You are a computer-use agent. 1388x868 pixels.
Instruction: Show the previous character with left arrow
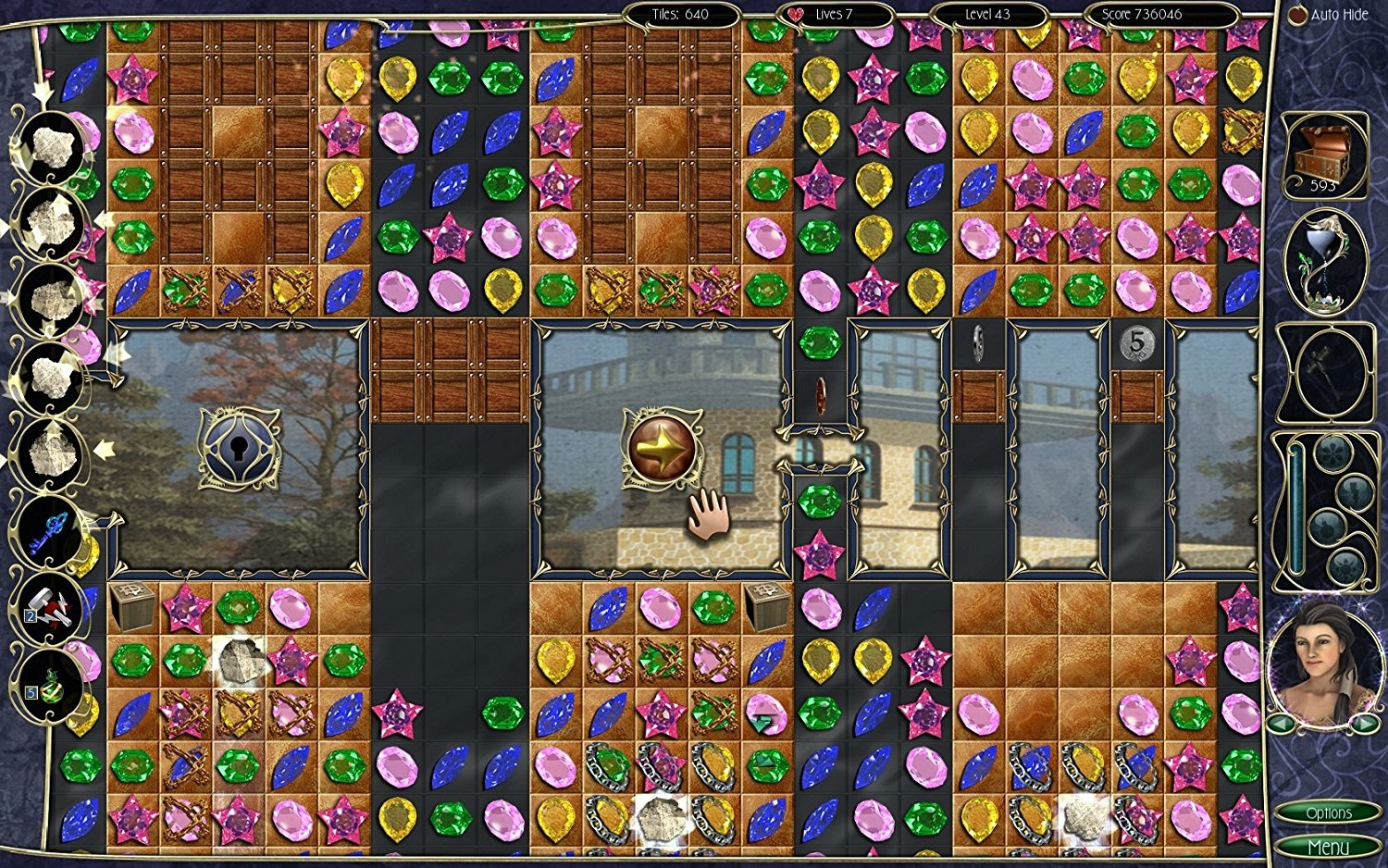tap(1281, 723)
